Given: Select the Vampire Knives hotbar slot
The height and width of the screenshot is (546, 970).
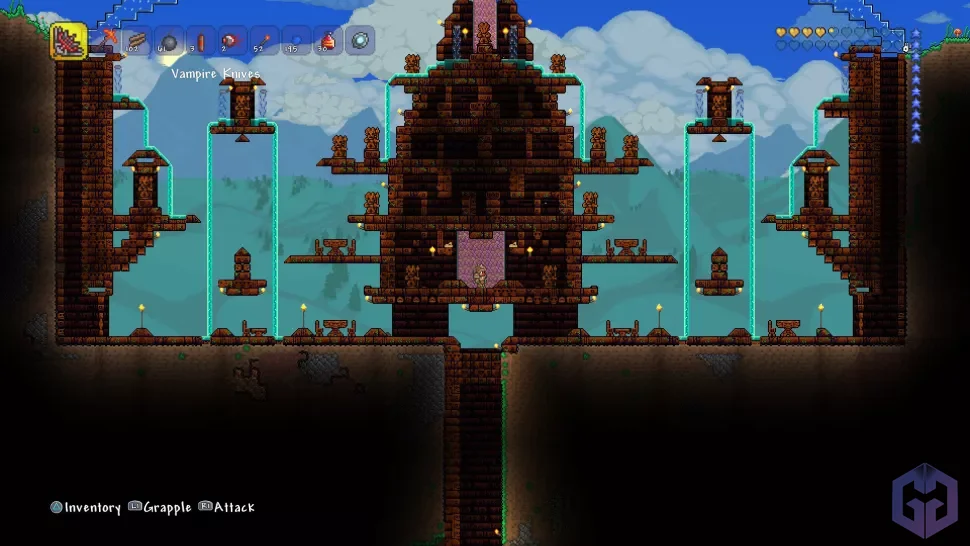Looking at the screenshot, I should (x=69, y=42).
